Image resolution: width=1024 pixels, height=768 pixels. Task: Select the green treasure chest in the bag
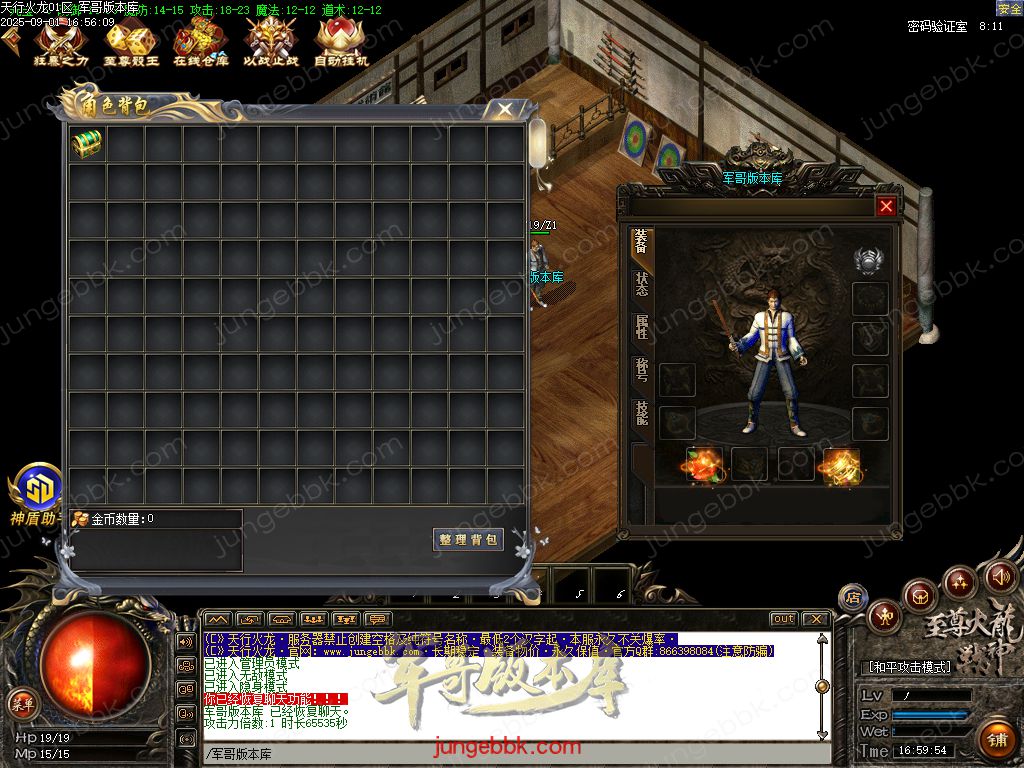[87, 144]
